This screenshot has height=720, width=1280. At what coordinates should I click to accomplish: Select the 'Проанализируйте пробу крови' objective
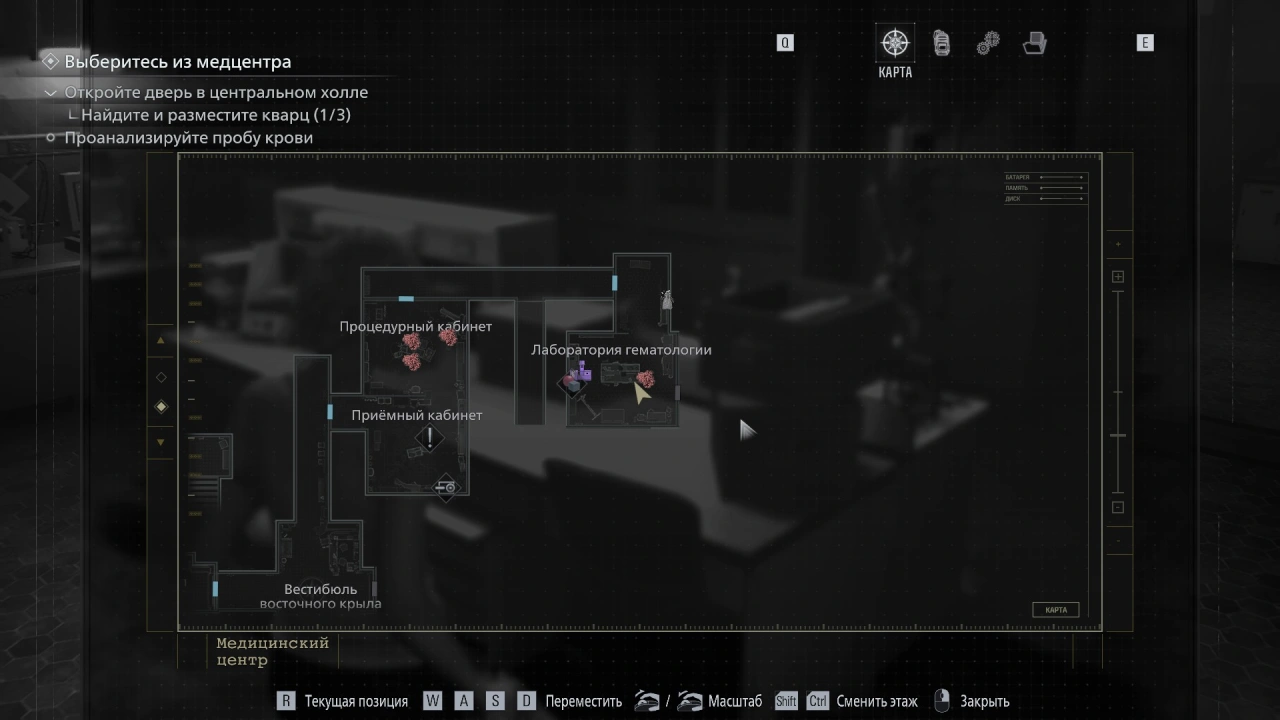(189, 138)
